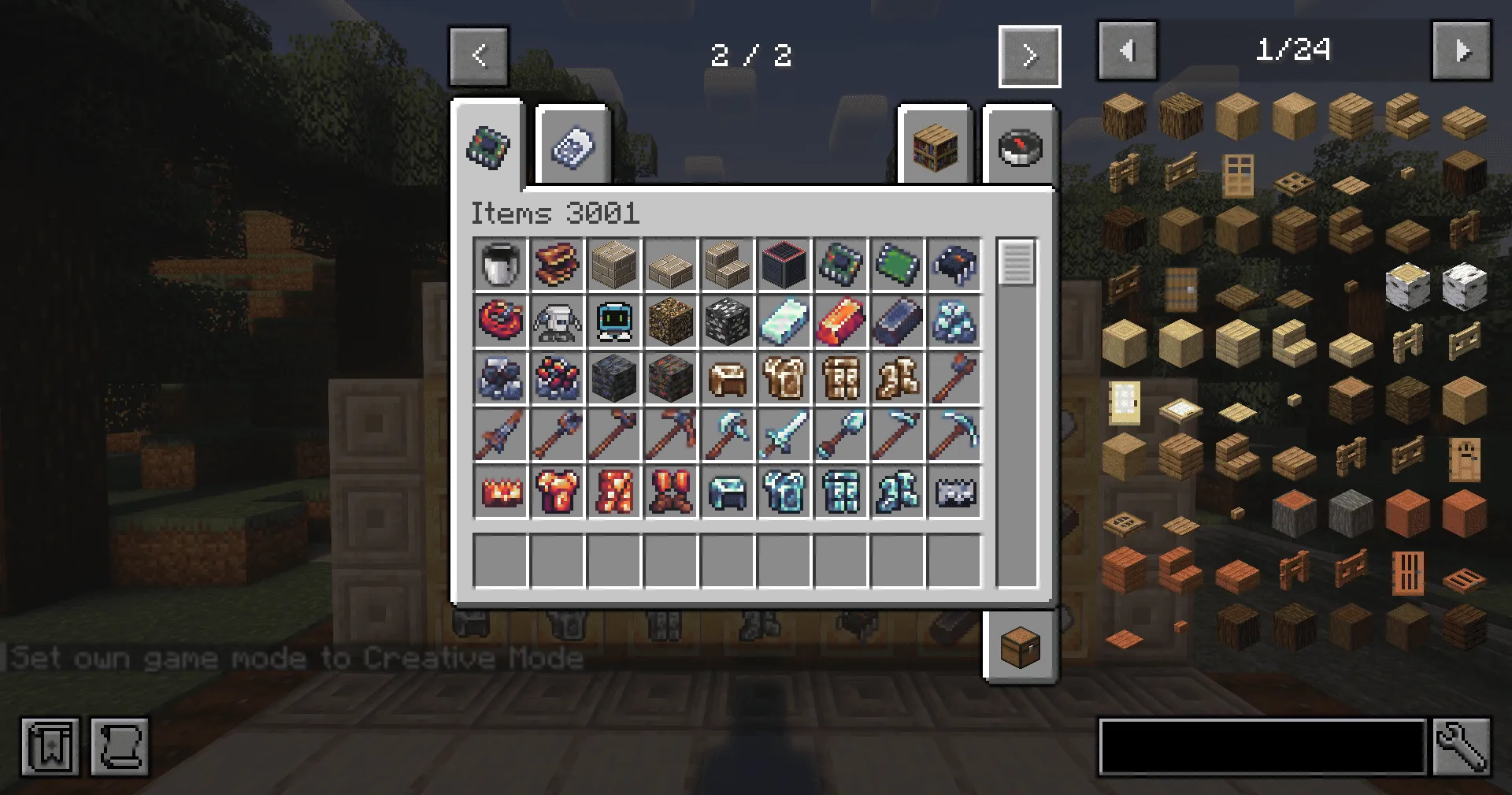The width and height of the screenshot is (1512, 795).
Task: Select the chest icon below the panel
Action: [1018, 648]
